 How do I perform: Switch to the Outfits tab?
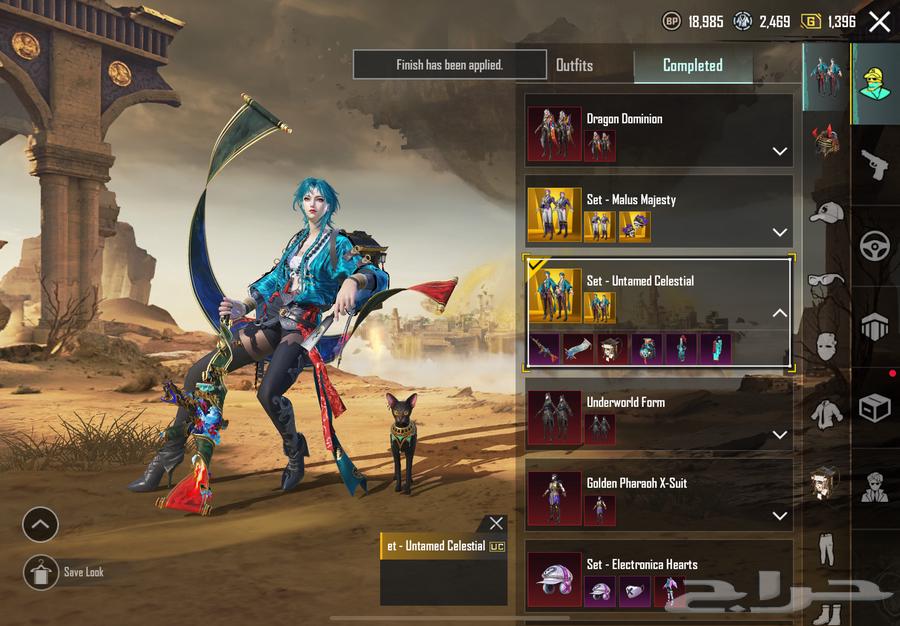point(574,65)
